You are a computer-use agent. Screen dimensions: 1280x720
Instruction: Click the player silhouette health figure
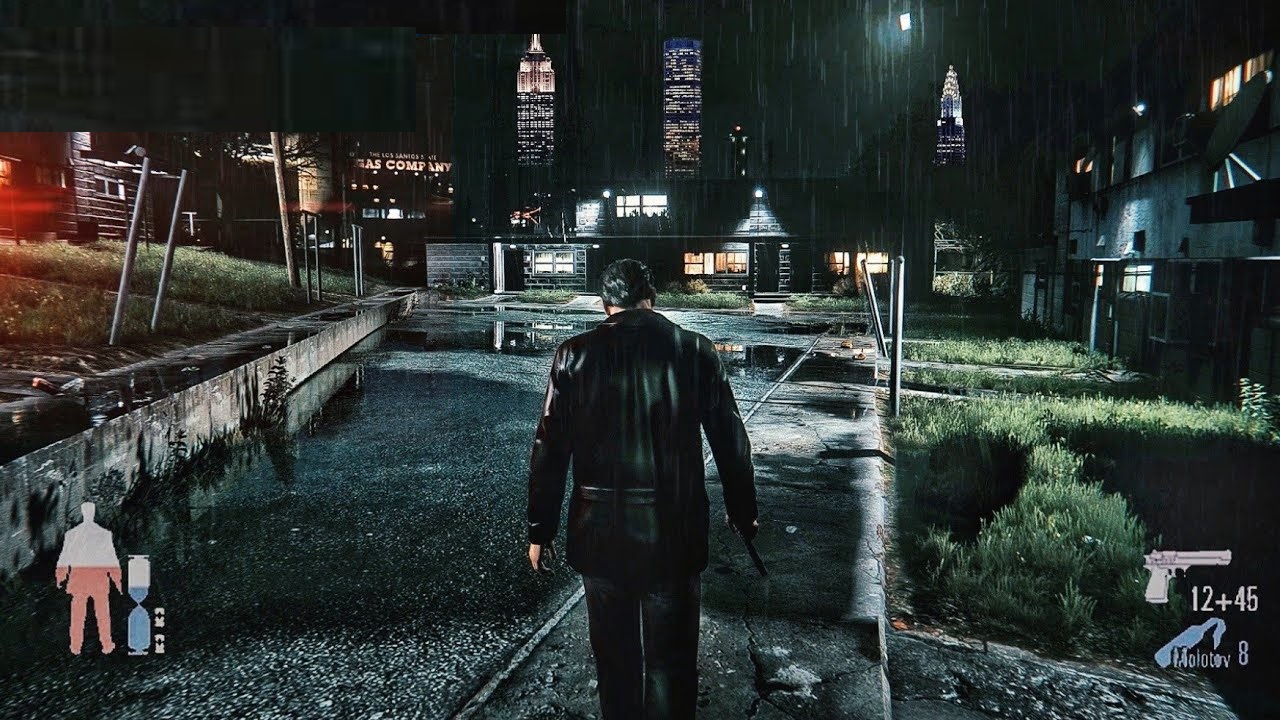pyautogui.click(x=88, y=578)
